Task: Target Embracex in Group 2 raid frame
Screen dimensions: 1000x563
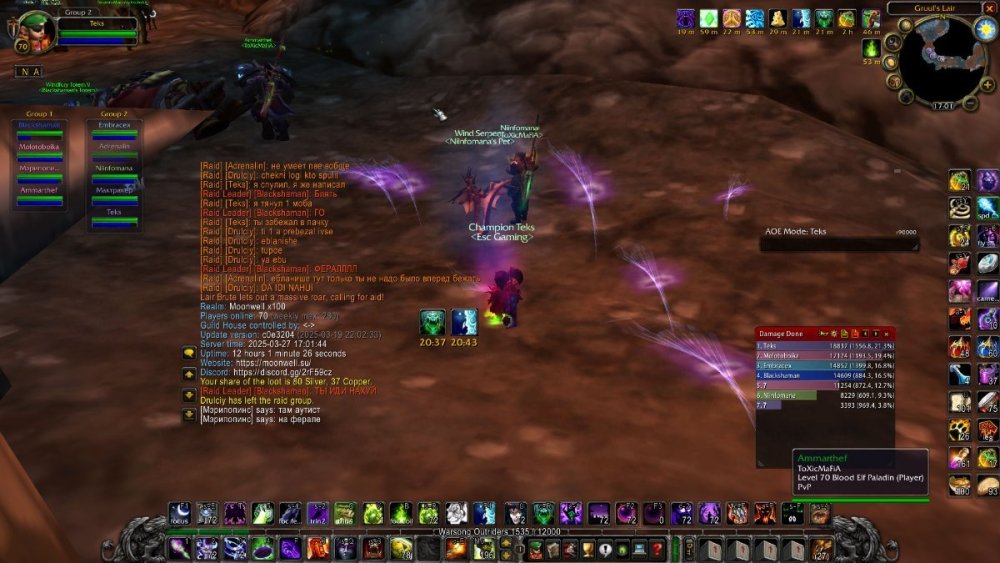Action: (x=114, y=127)
